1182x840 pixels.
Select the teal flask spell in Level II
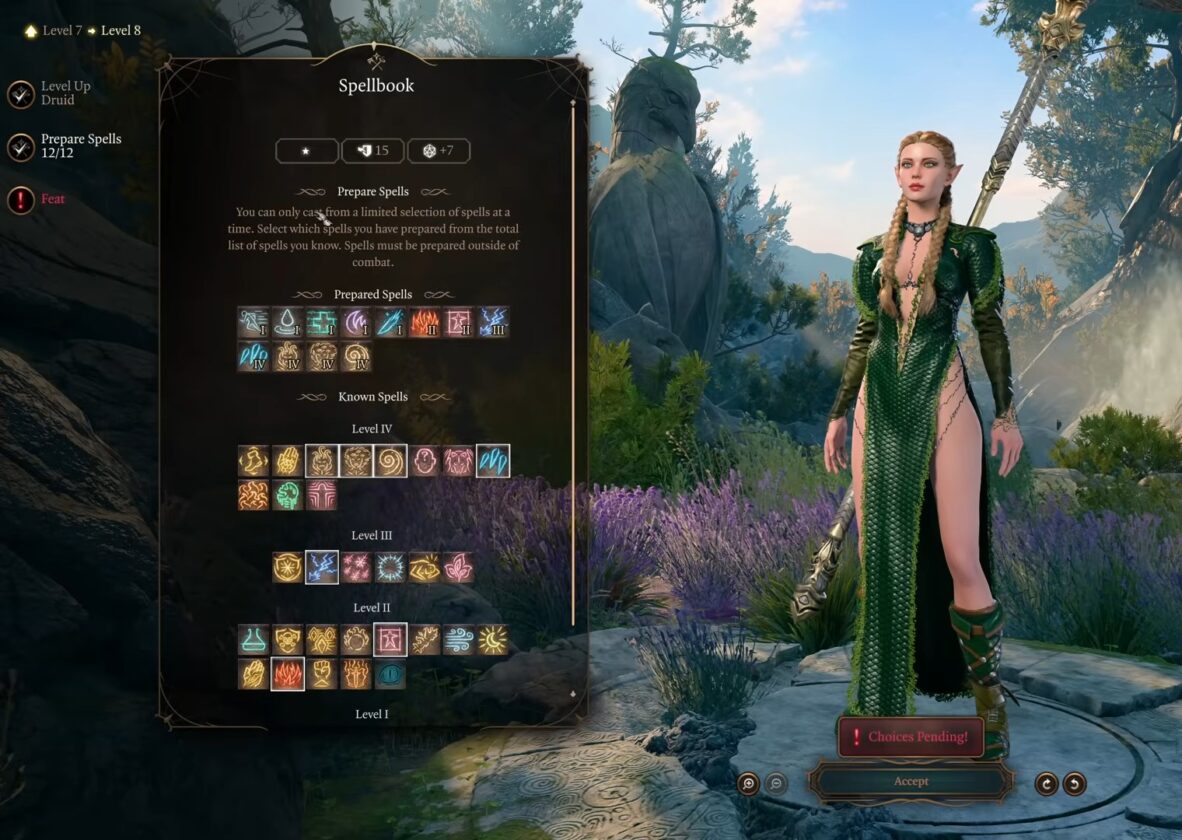(x=254, y=640)
